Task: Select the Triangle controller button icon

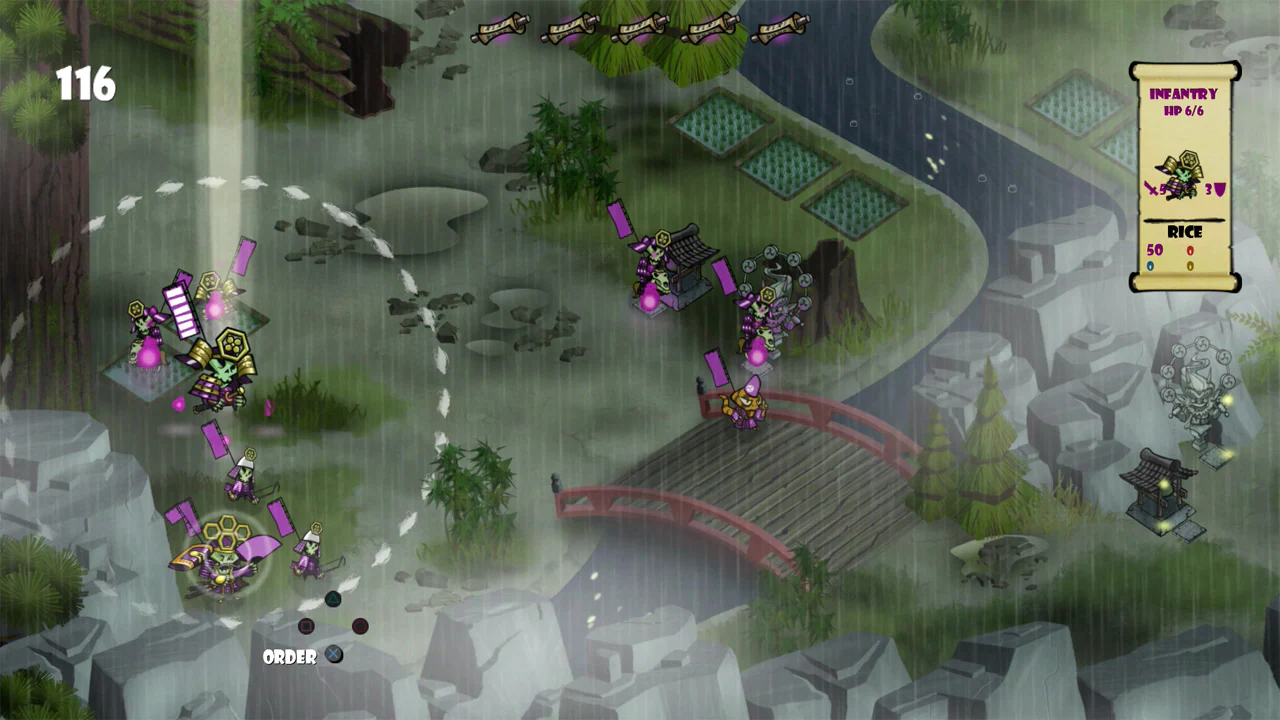Action: tap(333, 599)
